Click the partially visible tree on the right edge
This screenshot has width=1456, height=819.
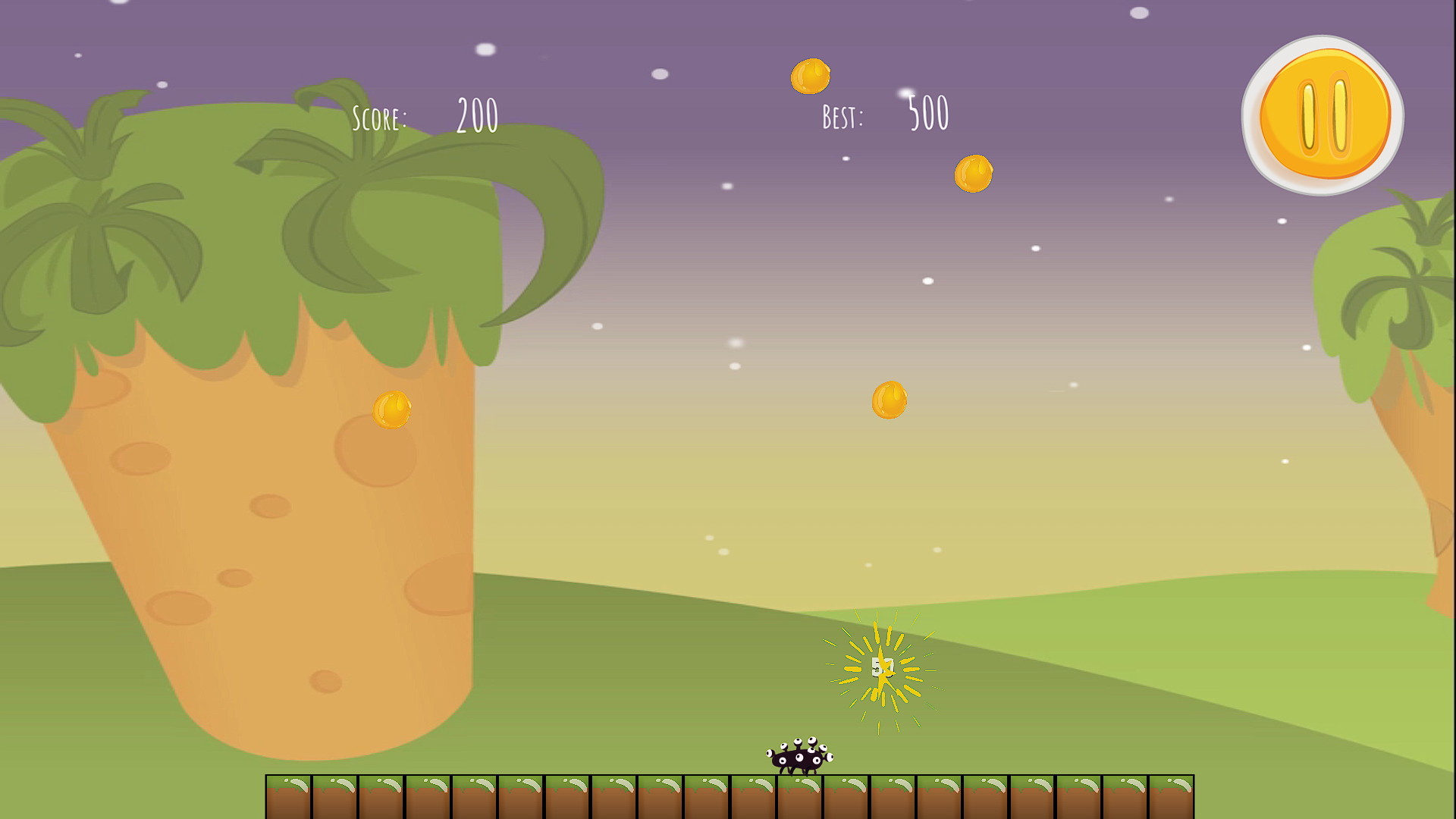point(1403,303)
